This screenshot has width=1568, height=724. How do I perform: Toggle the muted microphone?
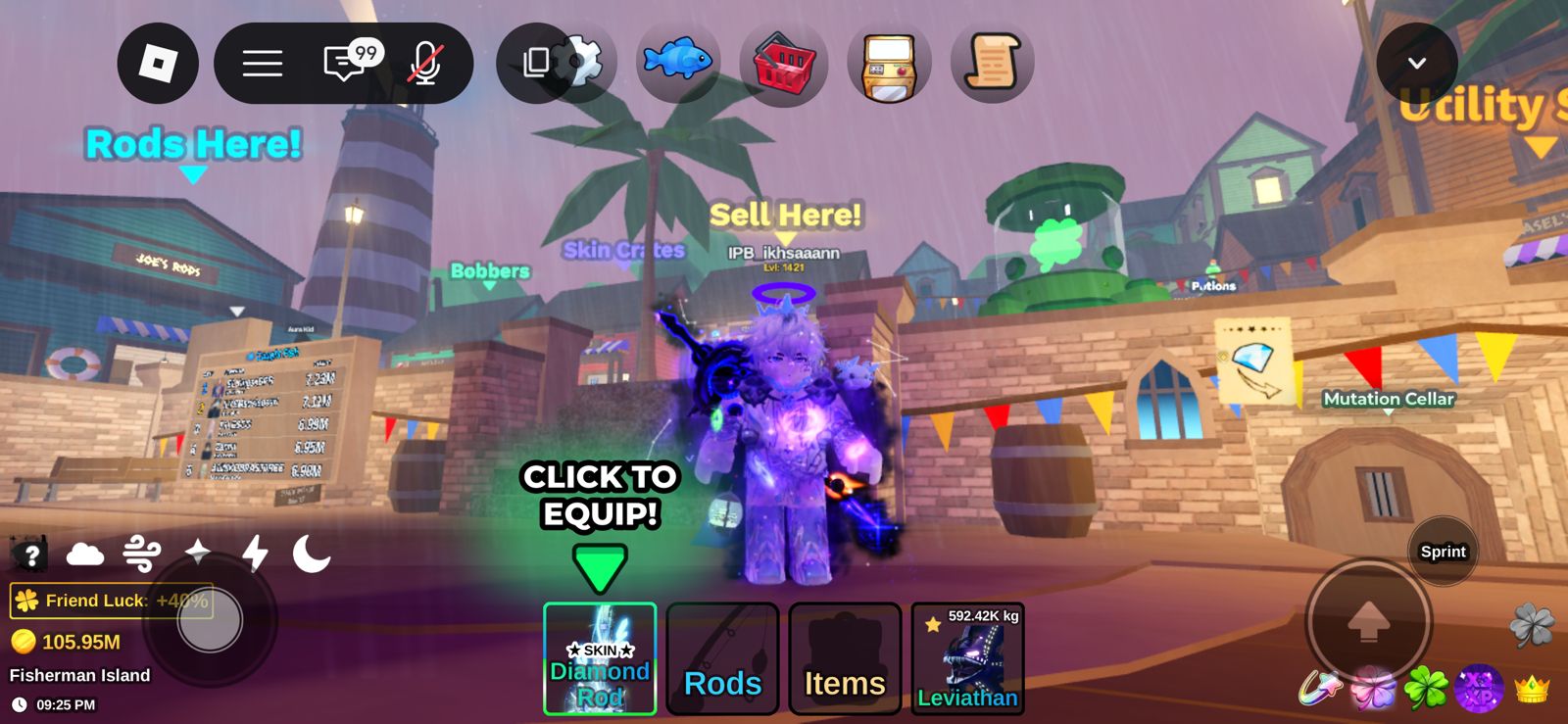(426, 64)
